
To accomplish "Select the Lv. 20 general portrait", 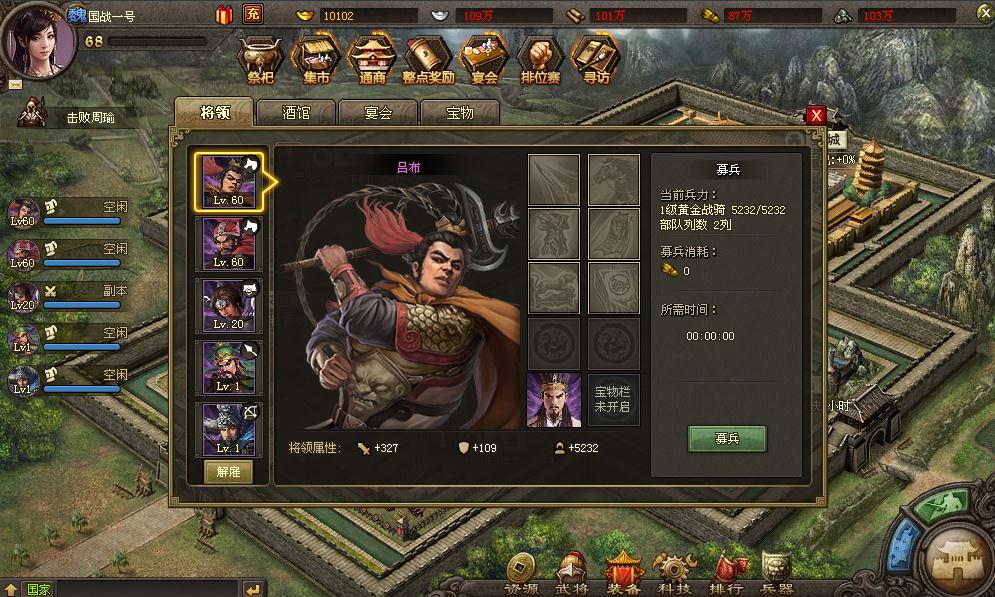I will [x=229, y=306].
